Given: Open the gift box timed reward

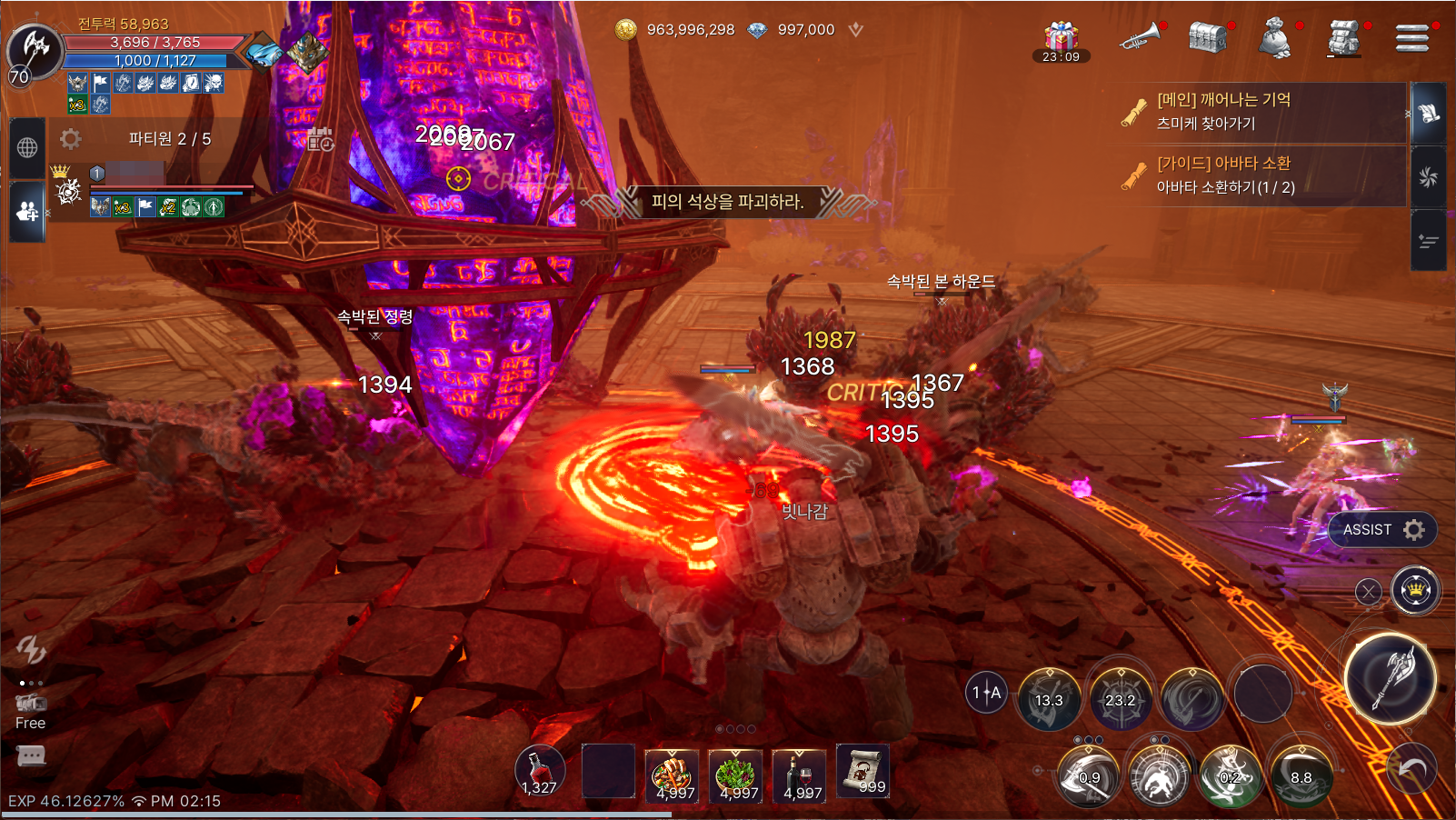Looking at the screenshot, I should click(x=1061, y=38).
